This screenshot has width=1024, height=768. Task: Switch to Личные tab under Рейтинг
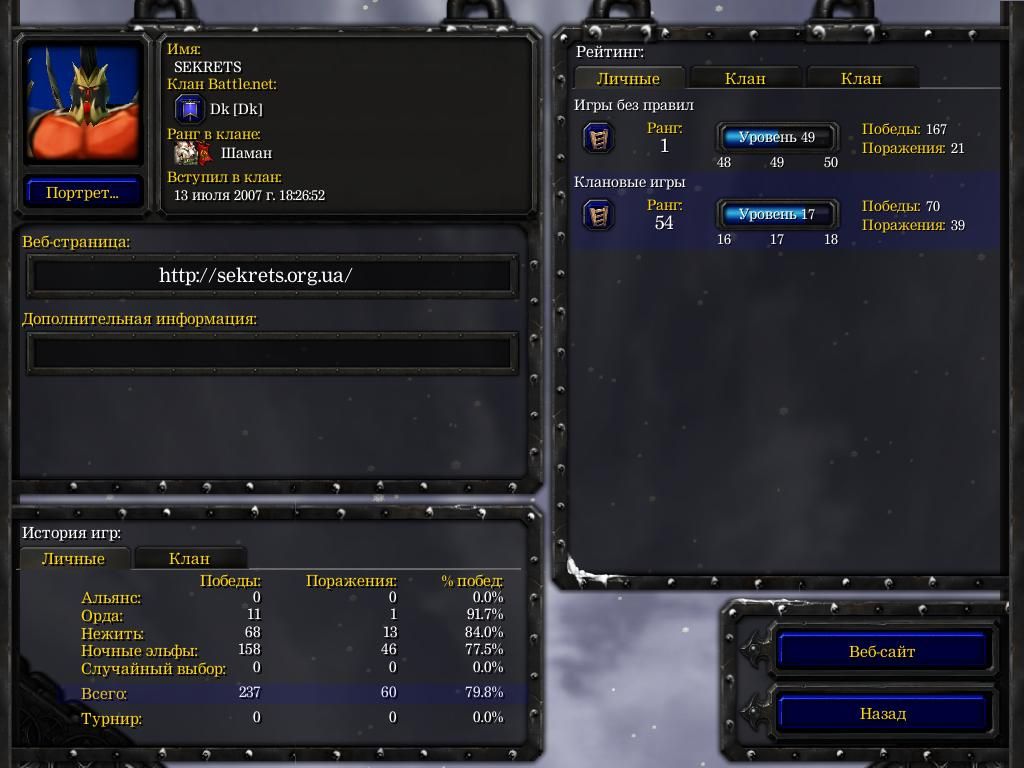click(x=628, y=78)
